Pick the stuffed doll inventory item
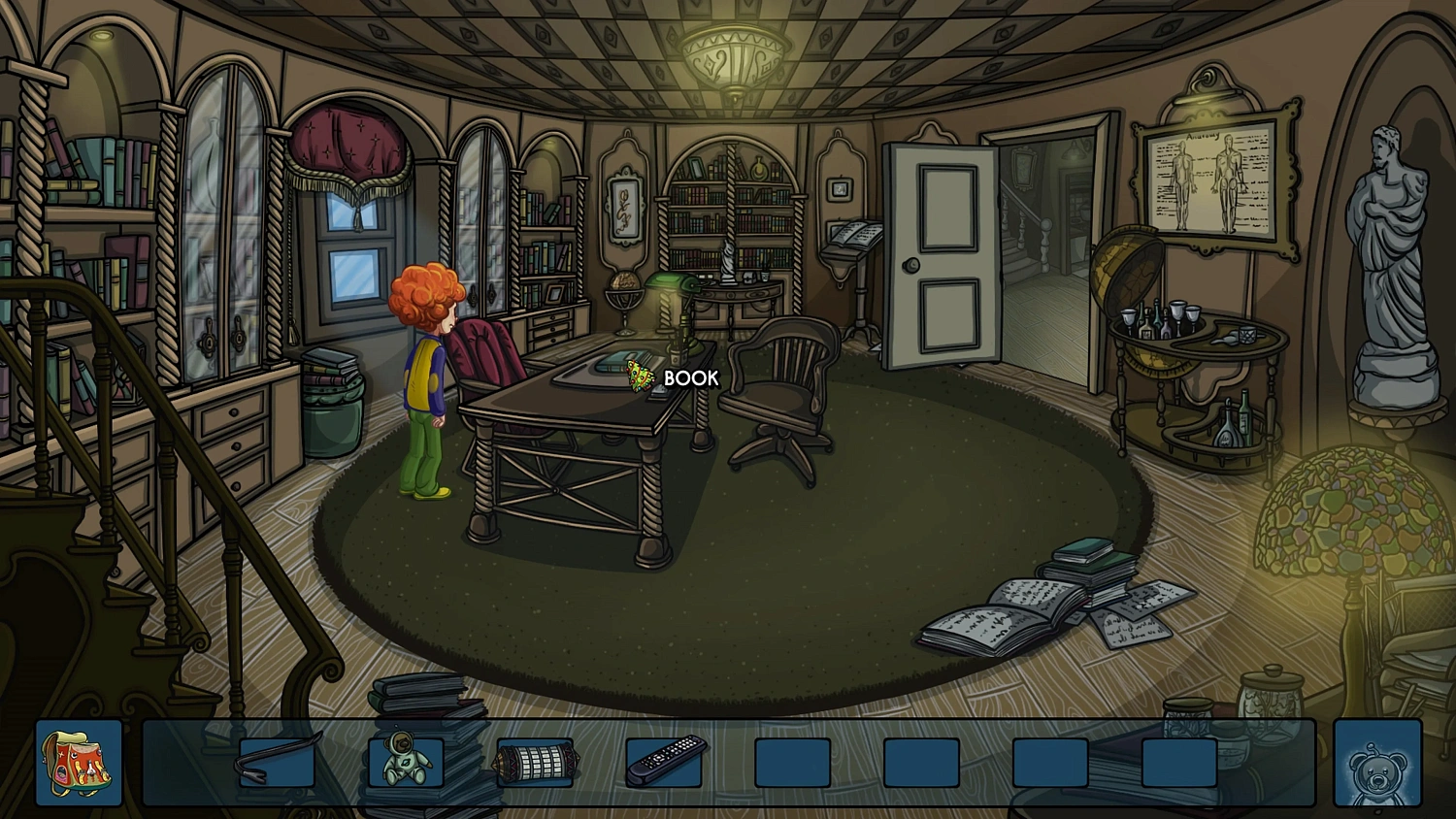This screenshot has width=1456, height=819. (x=406, y=761)
